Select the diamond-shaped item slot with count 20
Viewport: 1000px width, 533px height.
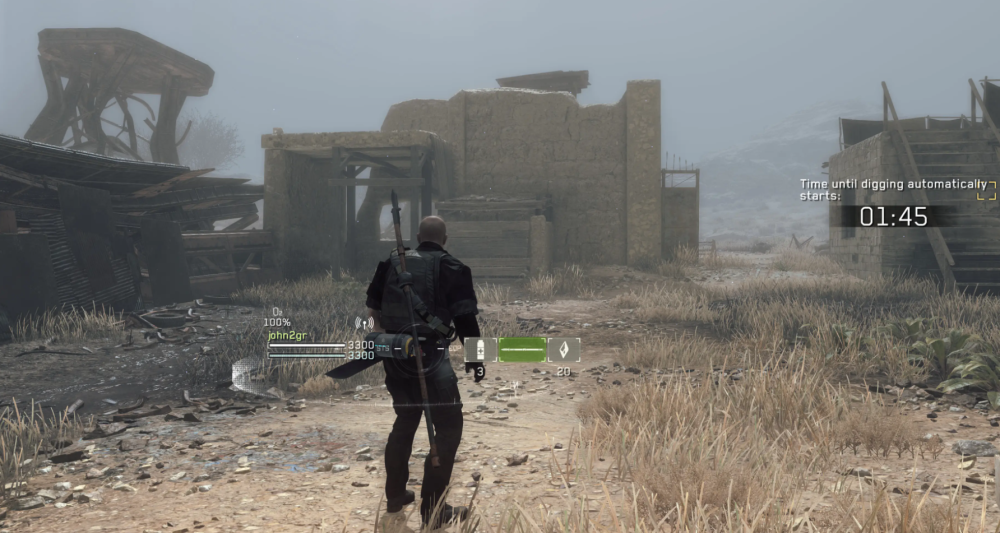pyautogui.click(x=564, y=350)
